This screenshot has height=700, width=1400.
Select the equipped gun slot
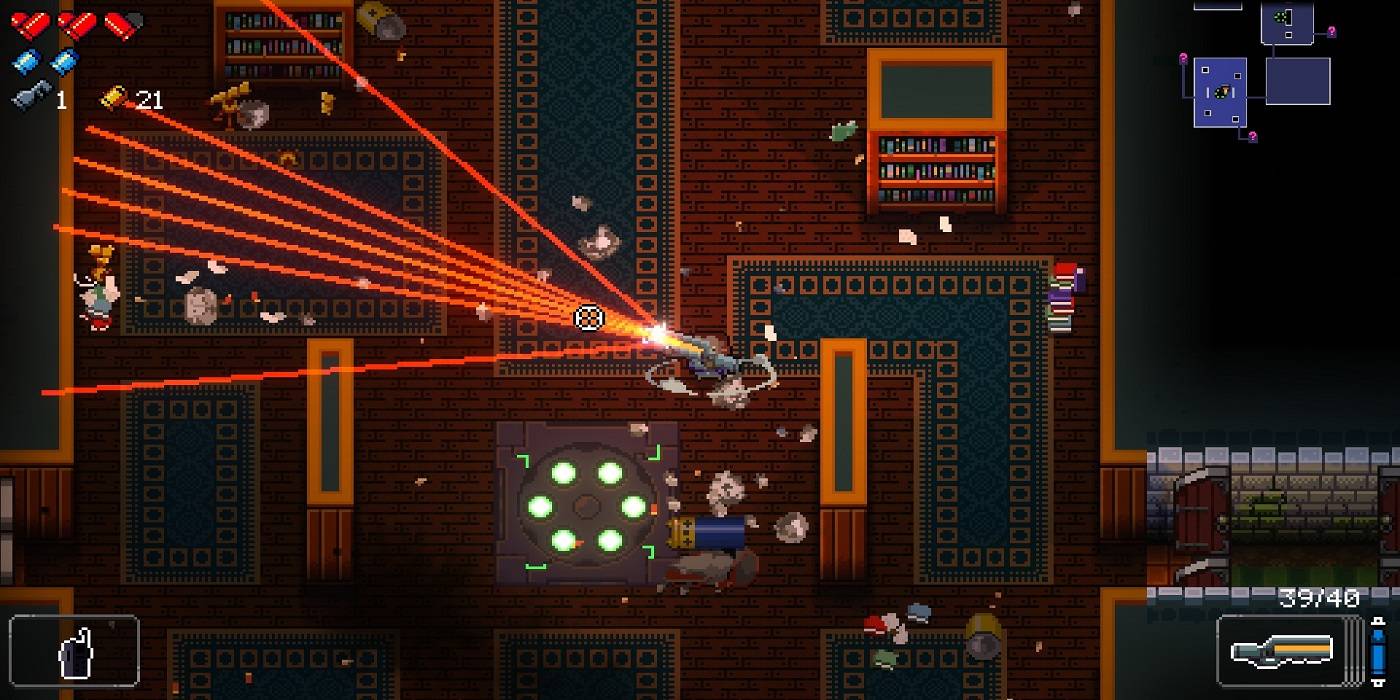coord(1288,652)
